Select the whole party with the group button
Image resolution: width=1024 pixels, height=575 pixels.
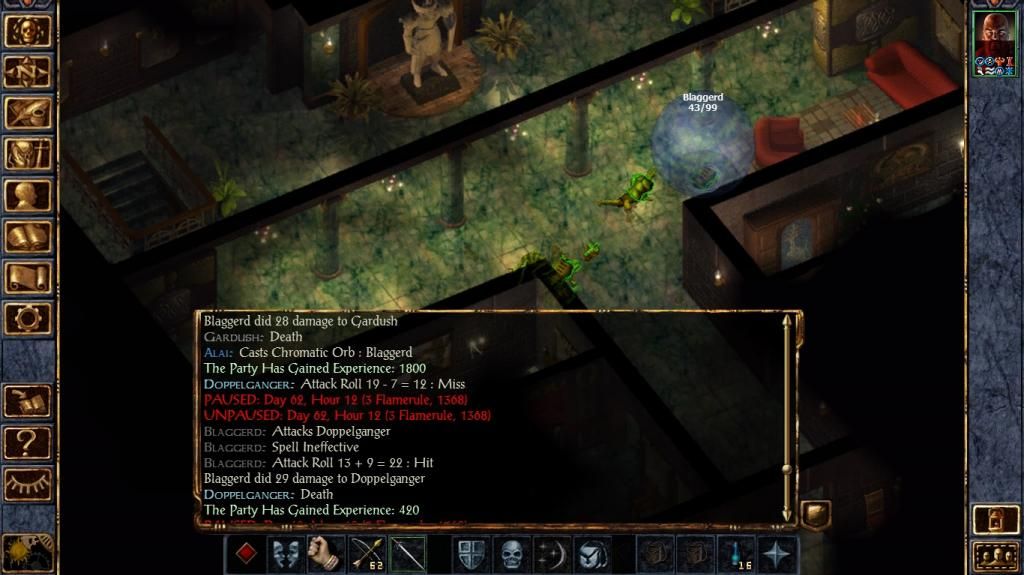click(x=994, y=555)
